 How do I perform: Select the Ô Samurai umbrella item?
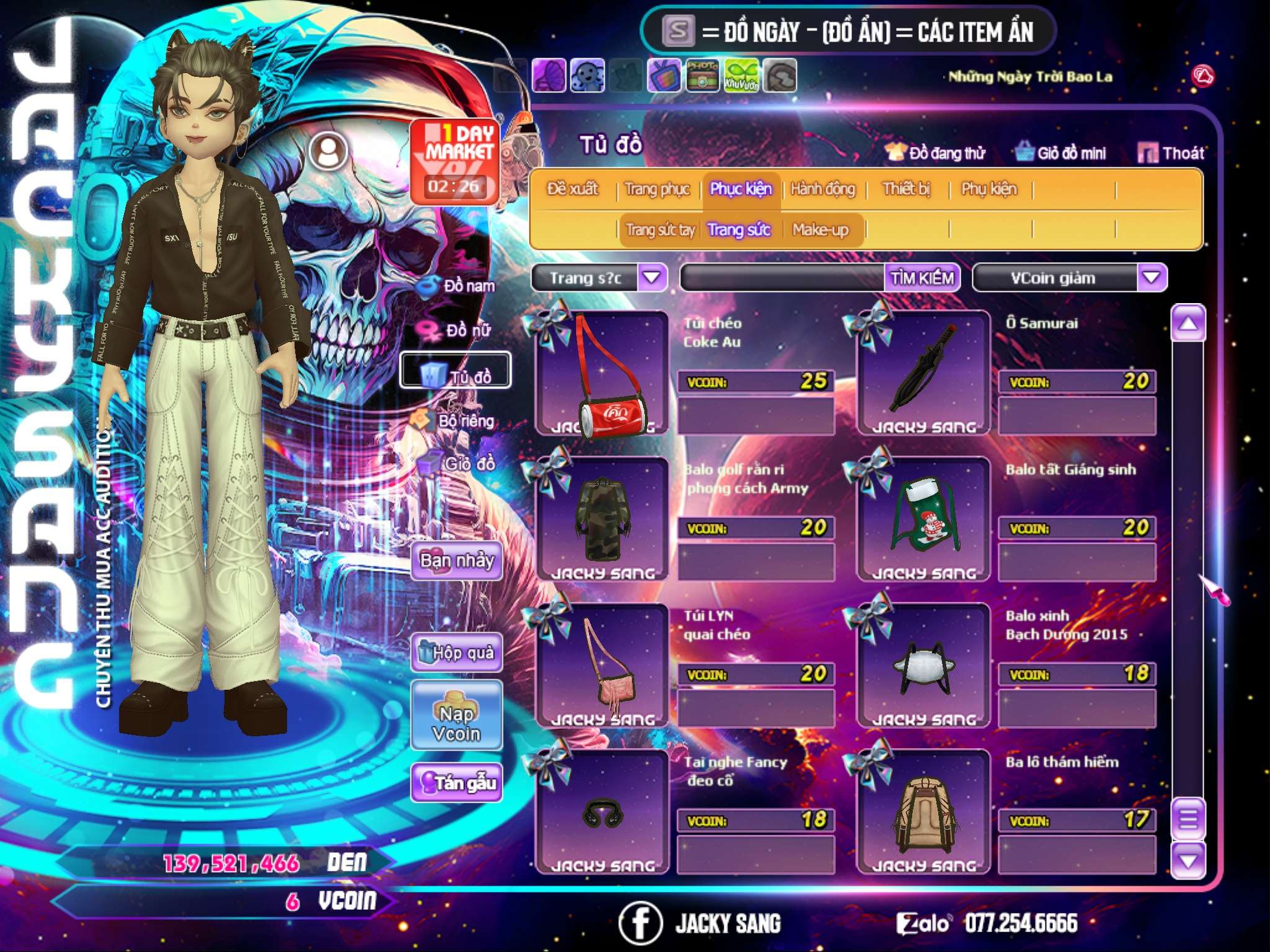[x=923, y=373]
